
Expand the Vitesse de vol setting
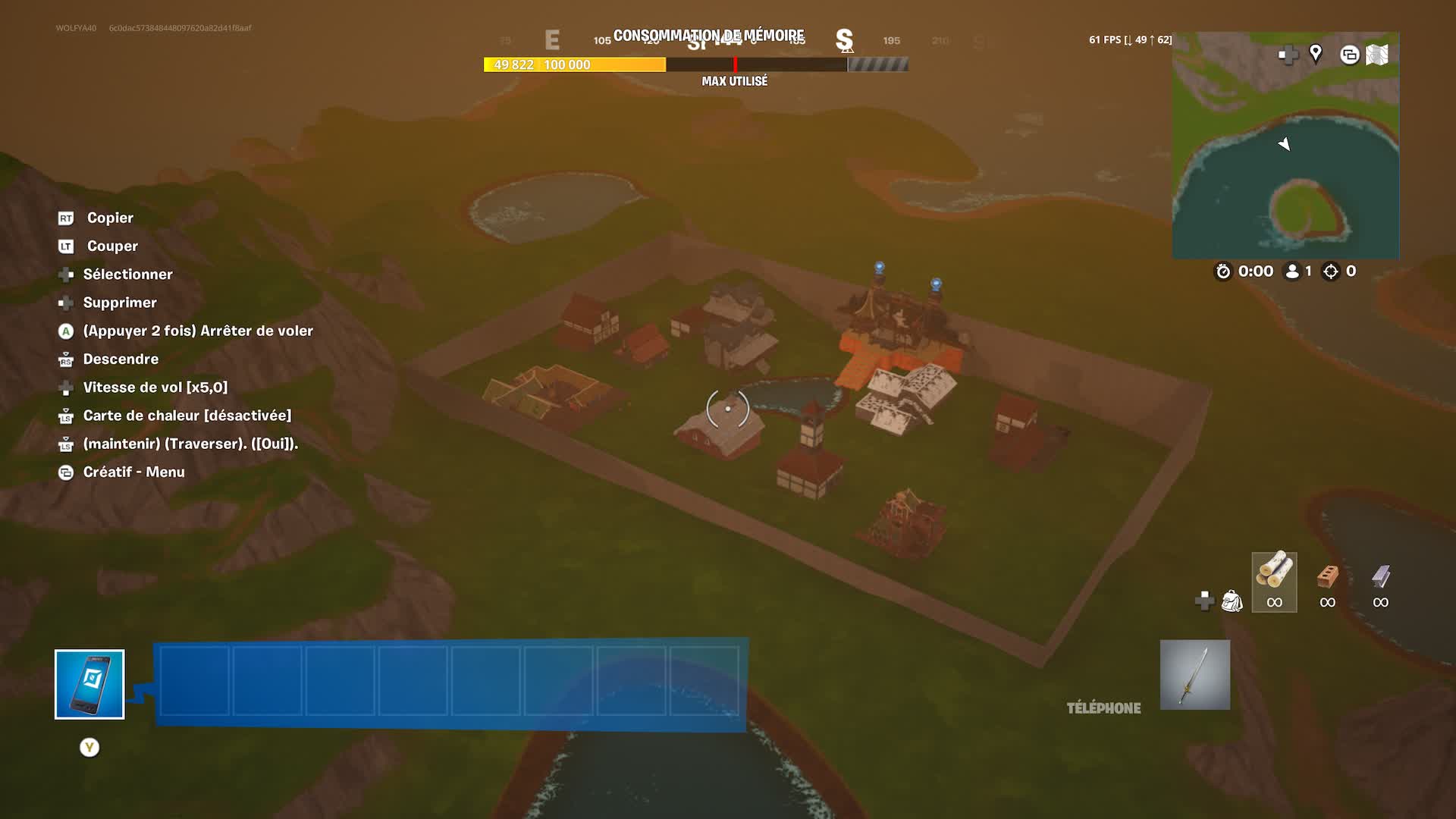[x=155, y=388]
